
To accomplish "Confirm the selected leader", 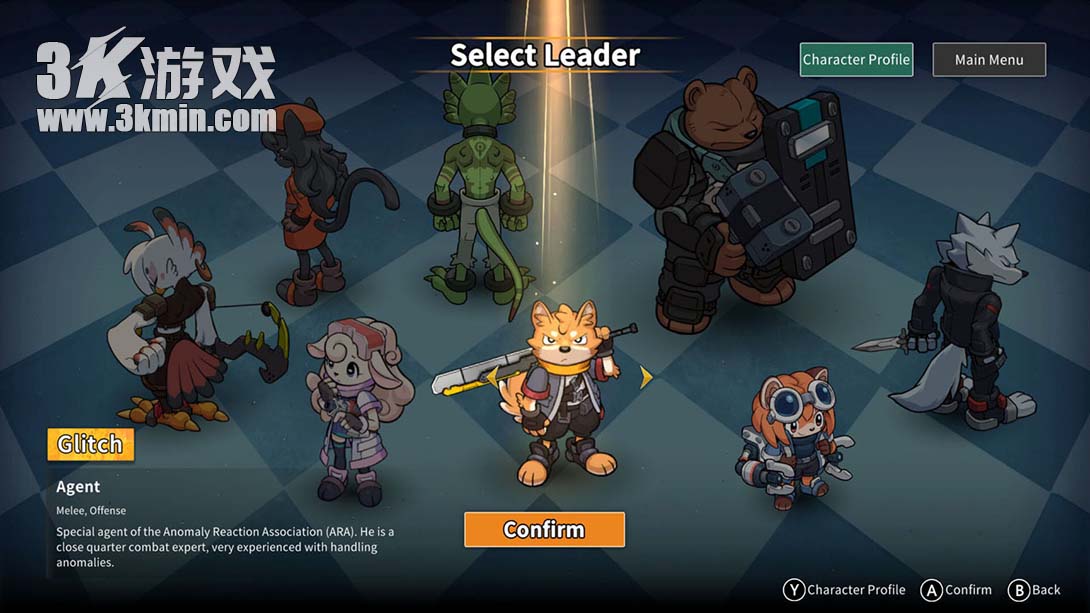I will coord(544,530).
